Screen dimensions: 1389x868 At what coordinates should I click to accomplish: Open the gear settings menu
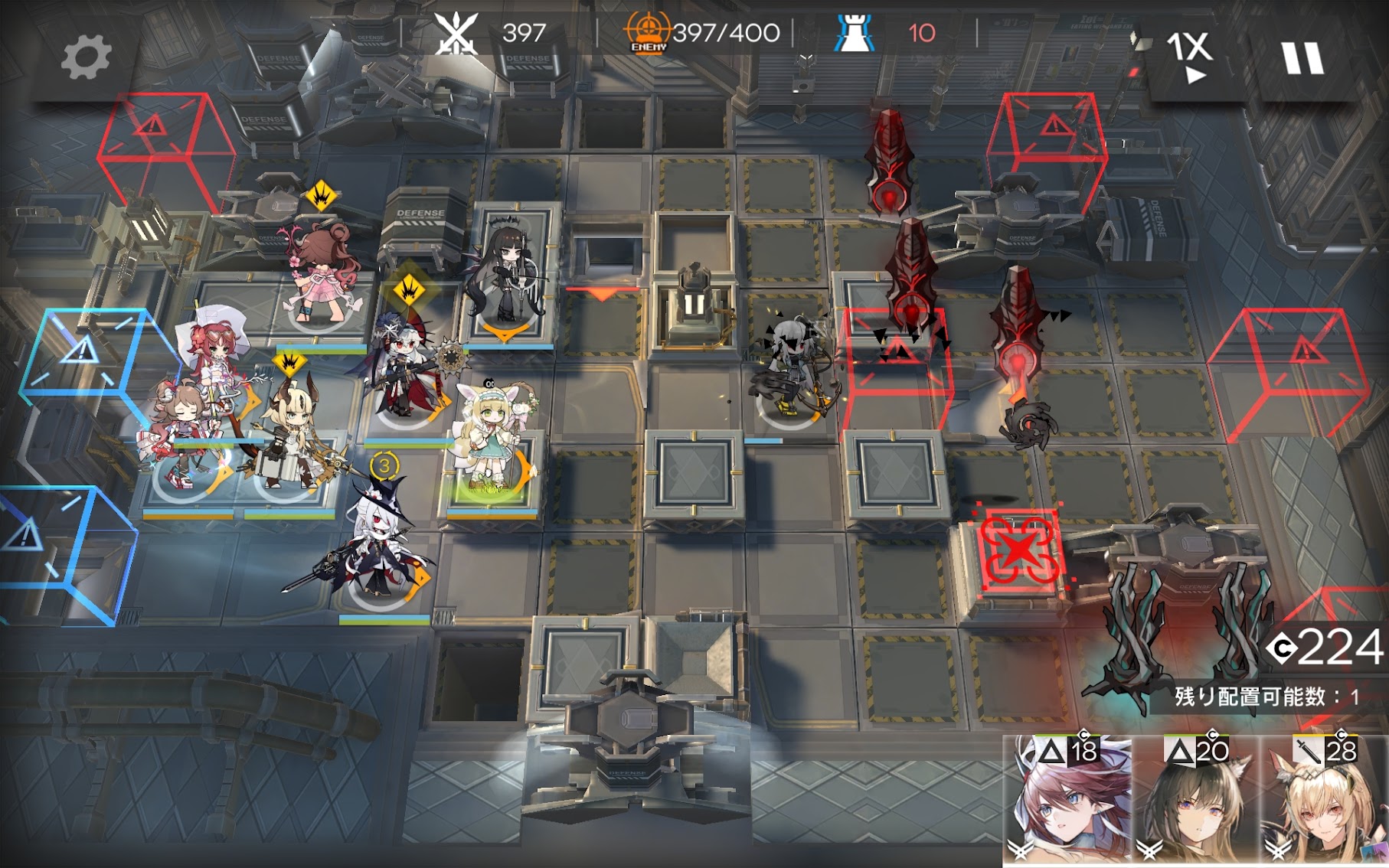[x=85, y=58]
